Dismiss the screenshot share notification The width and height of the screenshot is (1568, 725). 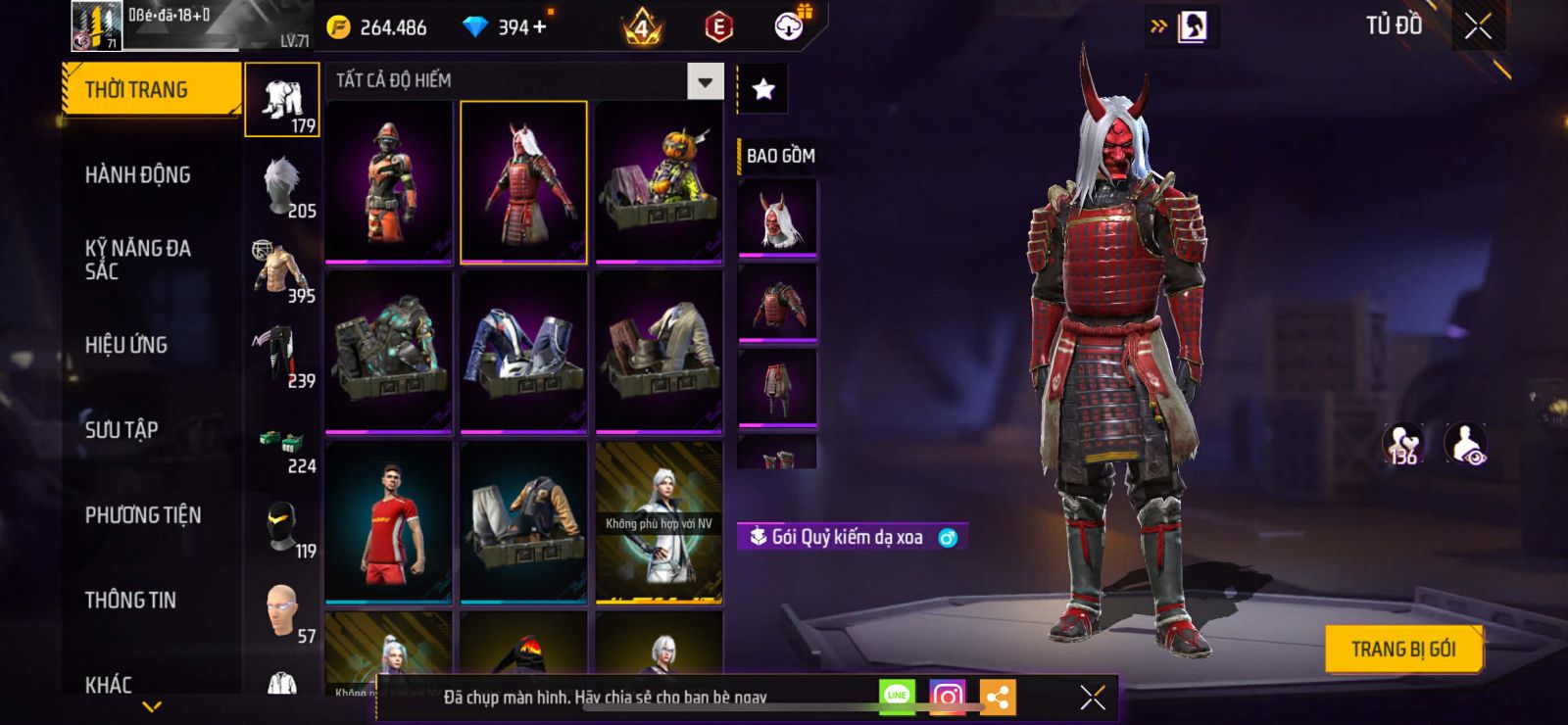click(1092, 698)
